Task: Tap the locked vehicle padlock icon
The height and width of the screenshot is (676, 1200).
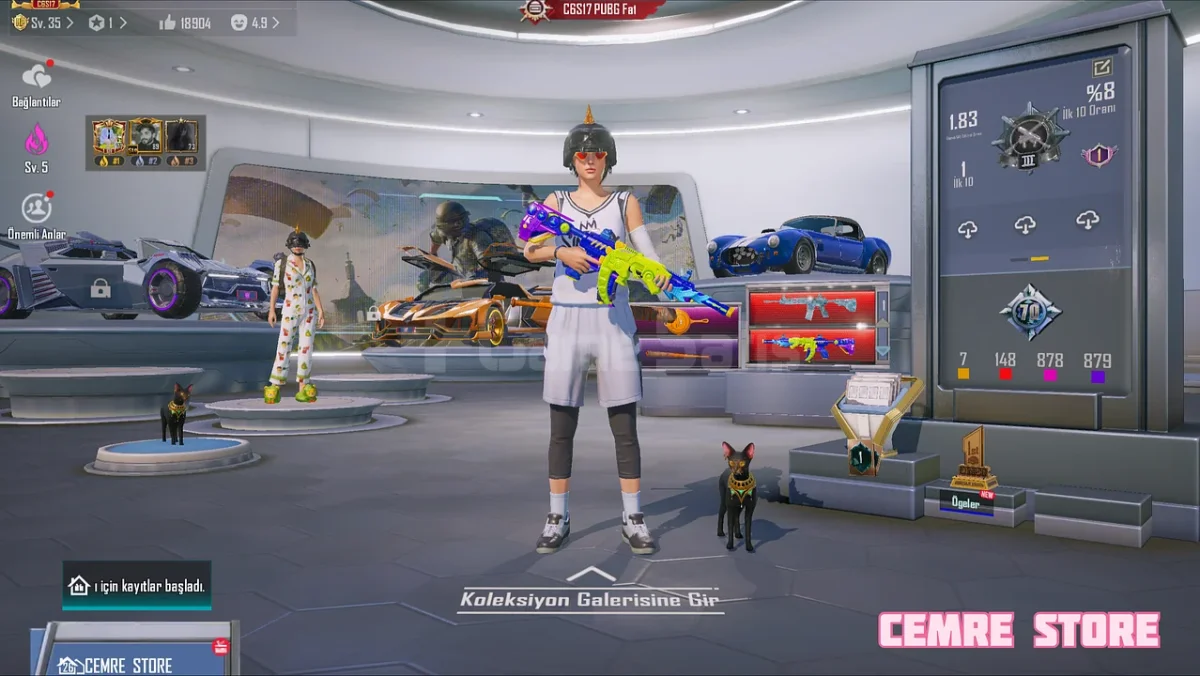Action: [x=100, y=289]
